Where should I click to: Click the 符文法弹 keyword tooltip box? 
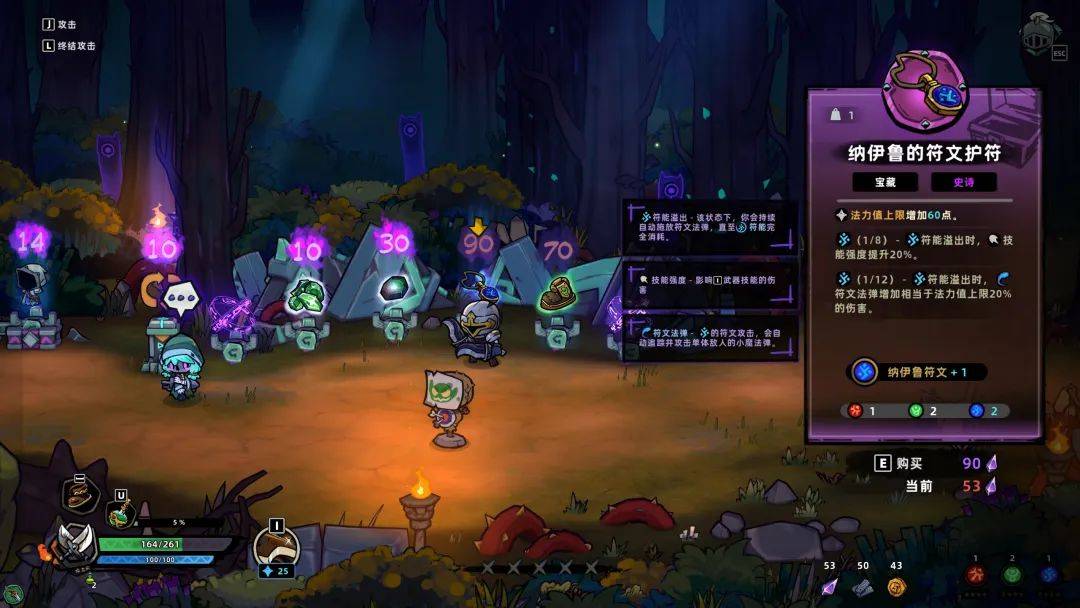[709, 337]
